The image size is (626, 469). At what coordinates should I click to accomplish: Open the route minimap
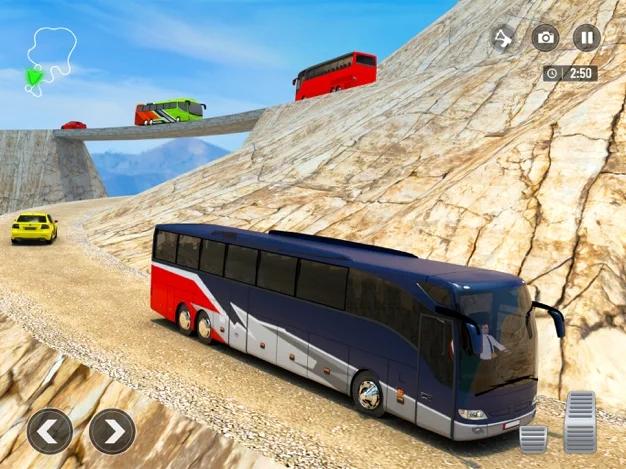[48, 60]
